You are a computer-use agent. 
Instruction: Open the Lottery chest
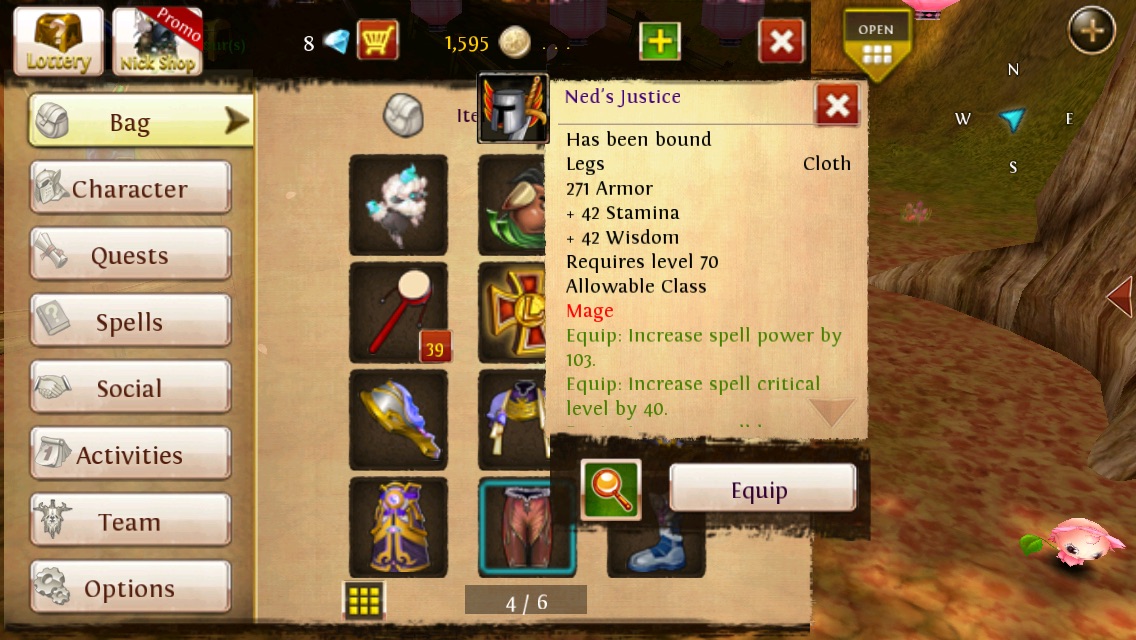(x=58, y=42)
